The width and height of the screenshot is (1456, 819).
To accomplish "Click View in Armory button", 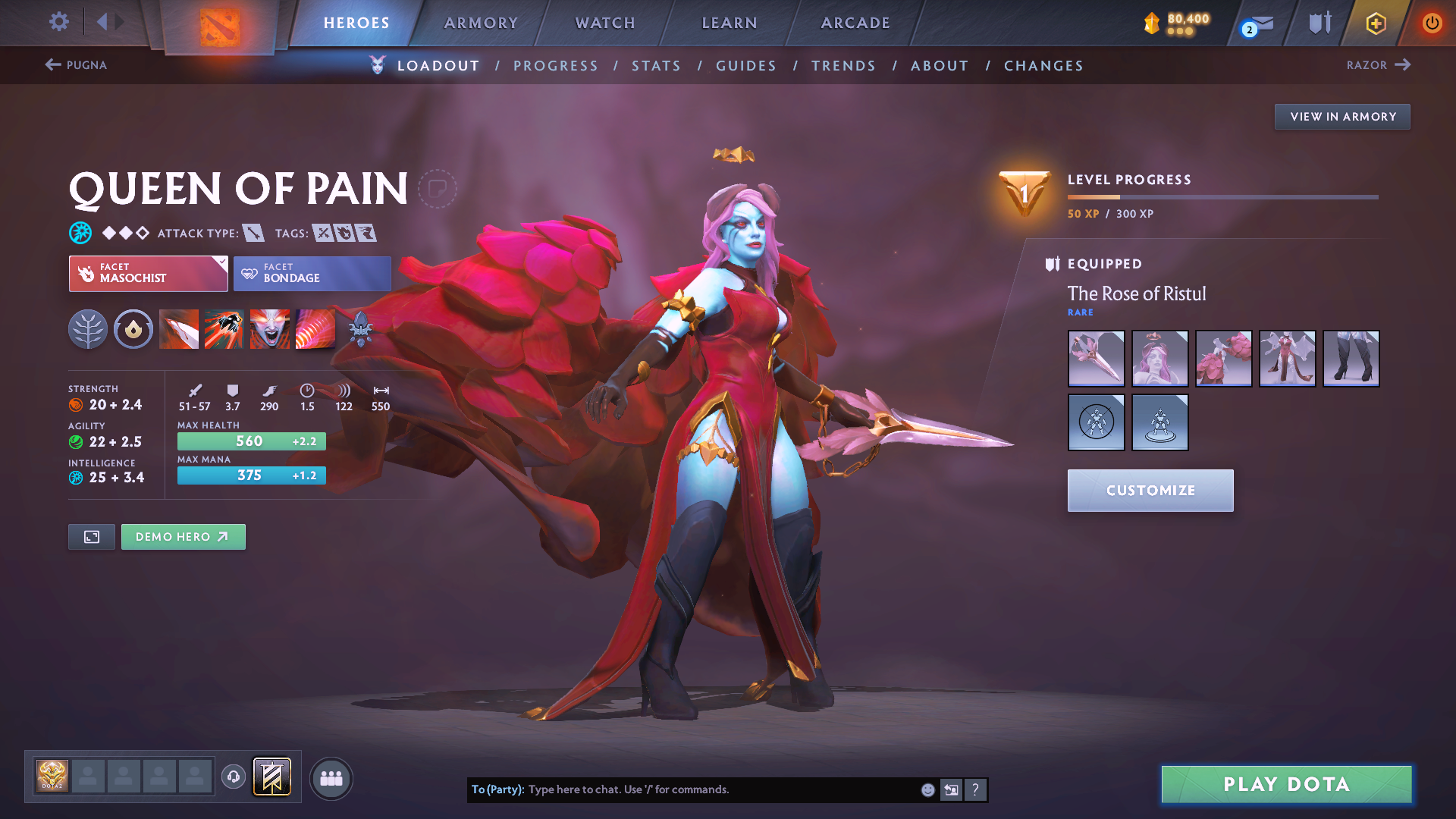I will (1342, 117).
